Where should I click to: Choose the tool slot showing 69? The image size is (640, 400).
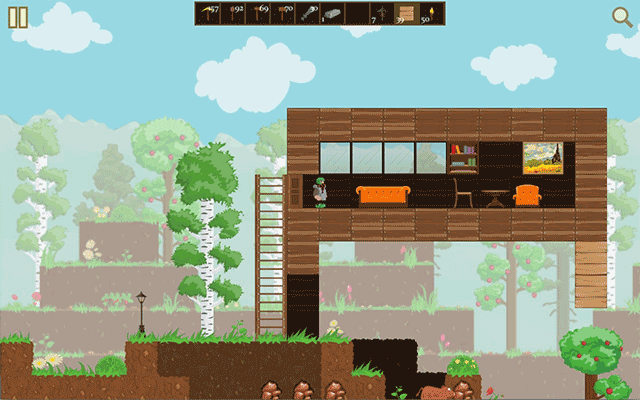coord(257,13)
